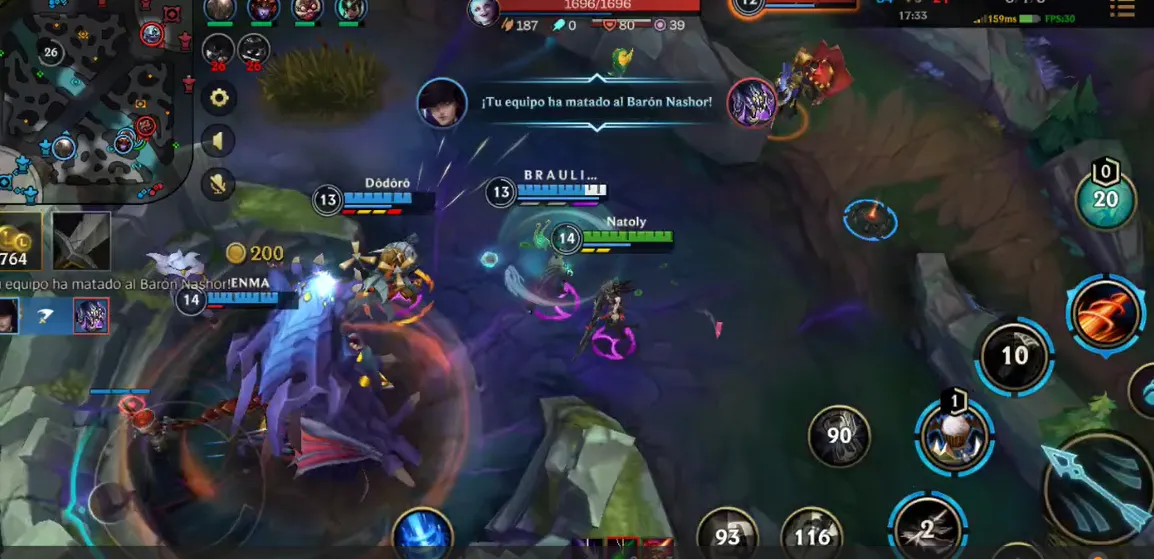Image resolution: width=1154 pixels, height=559 pixels.
Task: Buy the recommended item beside the gold
Action: [81, 241]
